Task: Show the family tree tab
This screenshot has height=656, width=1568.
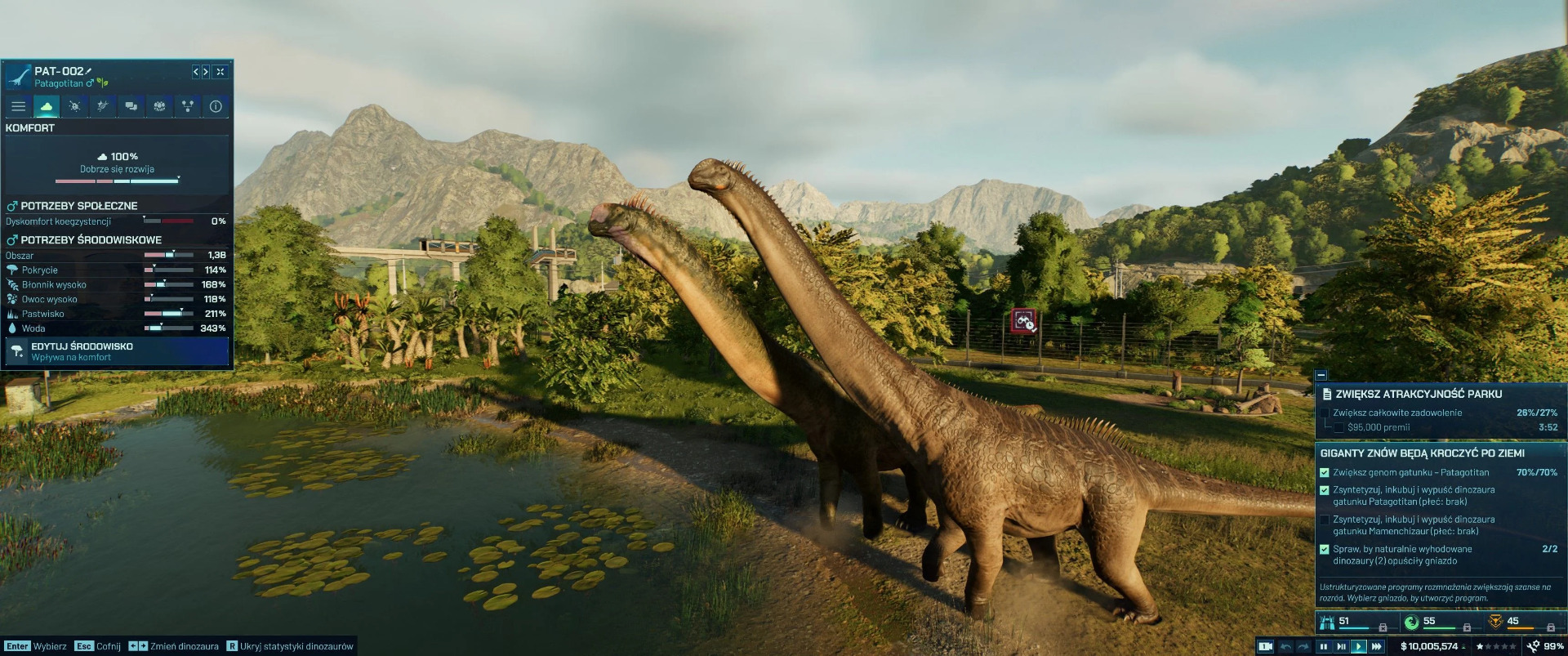Action: (x=188, y=106)
